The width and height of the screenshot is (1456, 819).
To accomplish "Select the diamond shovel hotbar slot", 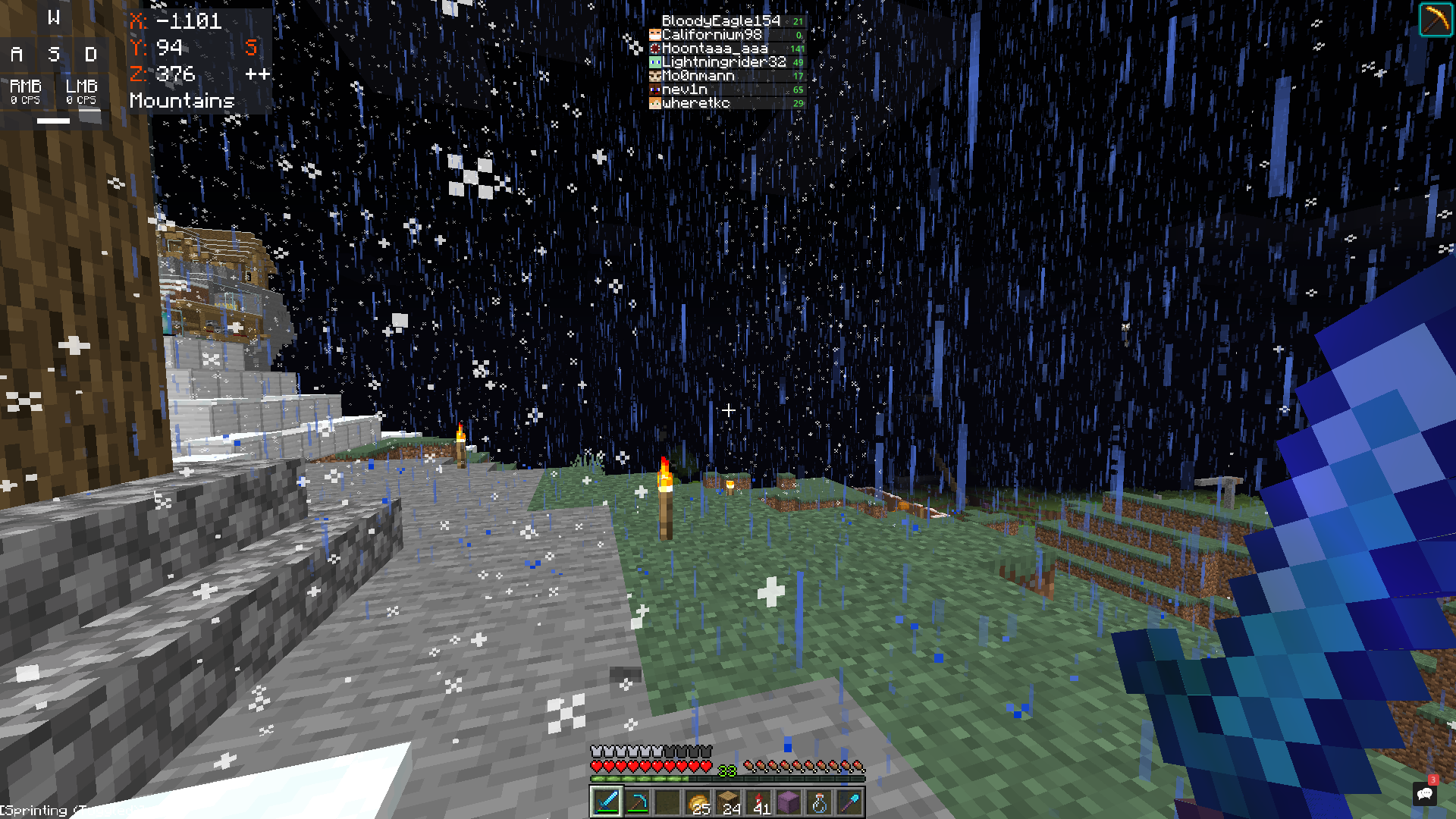I will click(849, 802).
